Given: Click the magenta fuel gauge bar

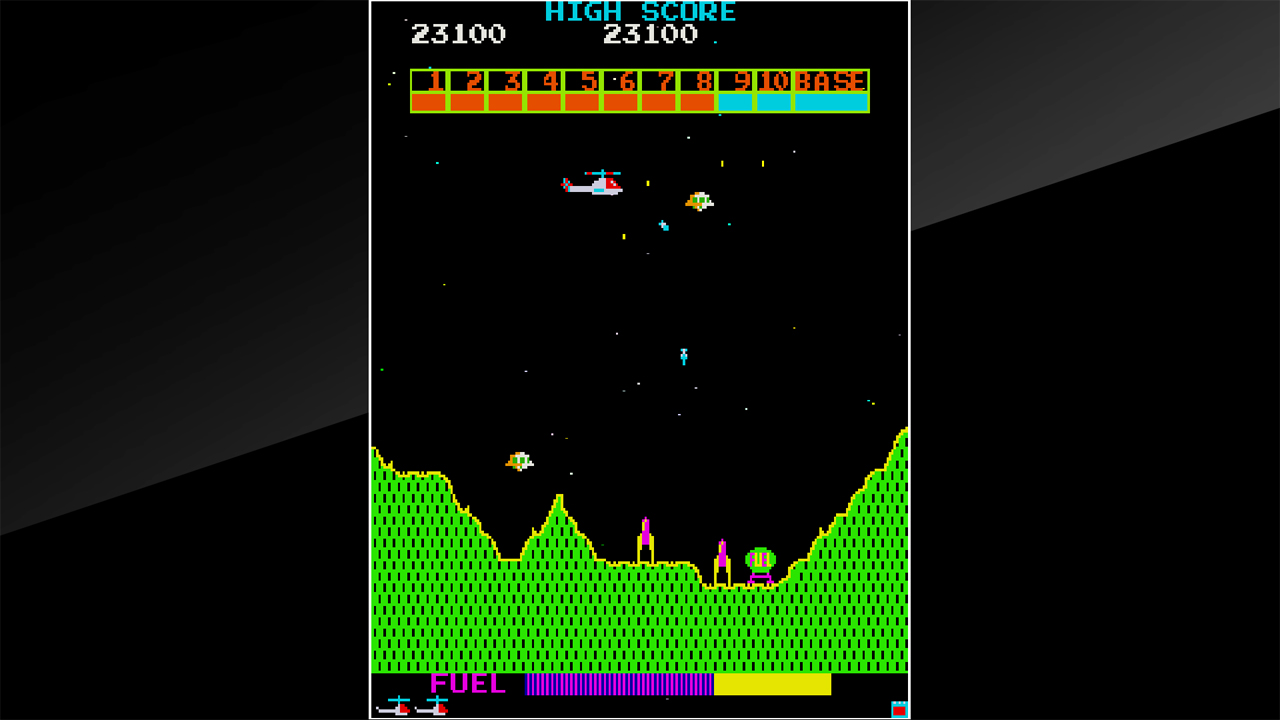Looking at the screenshot, I should [x=620, y=687].
